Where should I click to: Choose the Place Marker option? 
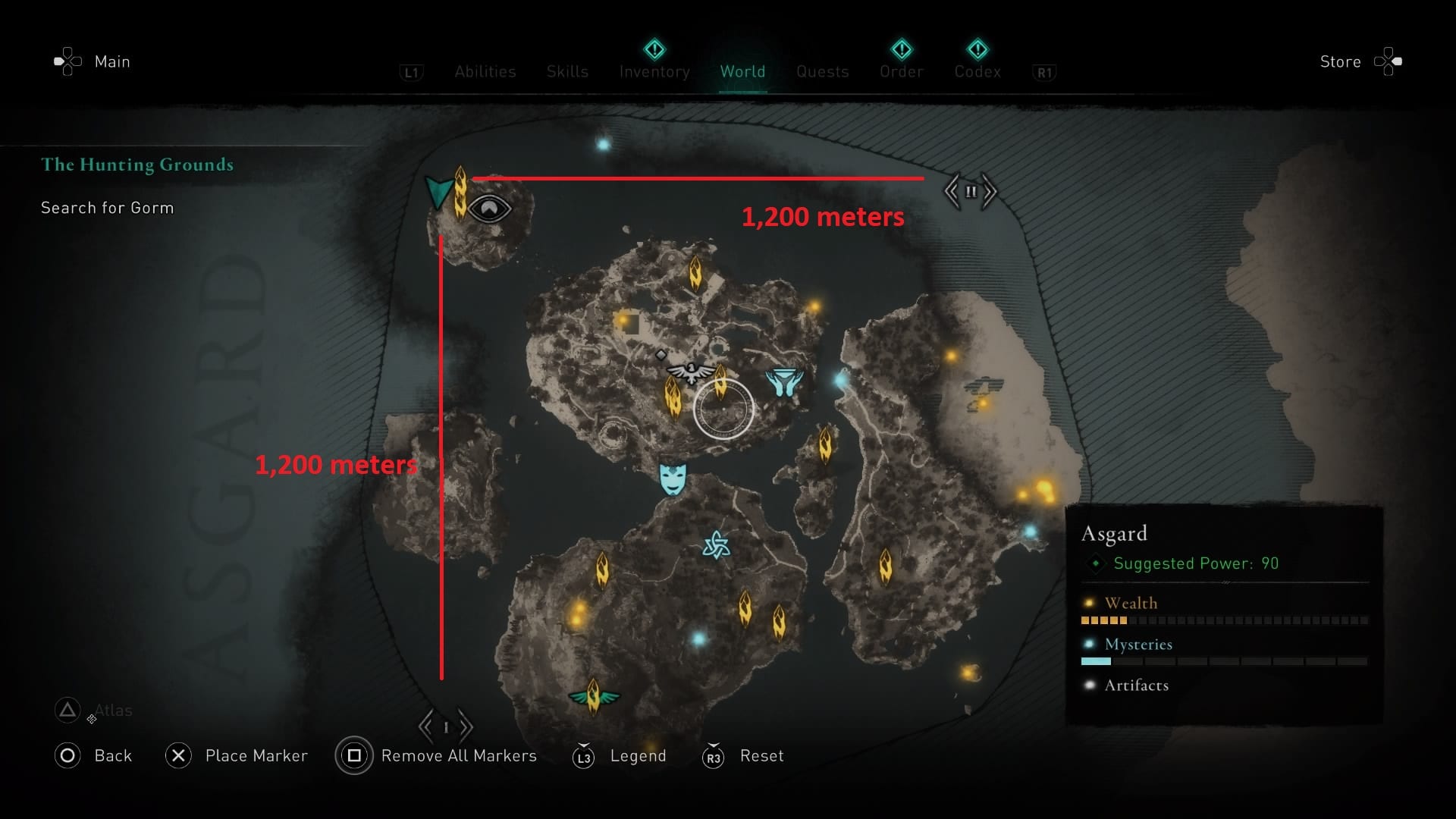[256, 756]
